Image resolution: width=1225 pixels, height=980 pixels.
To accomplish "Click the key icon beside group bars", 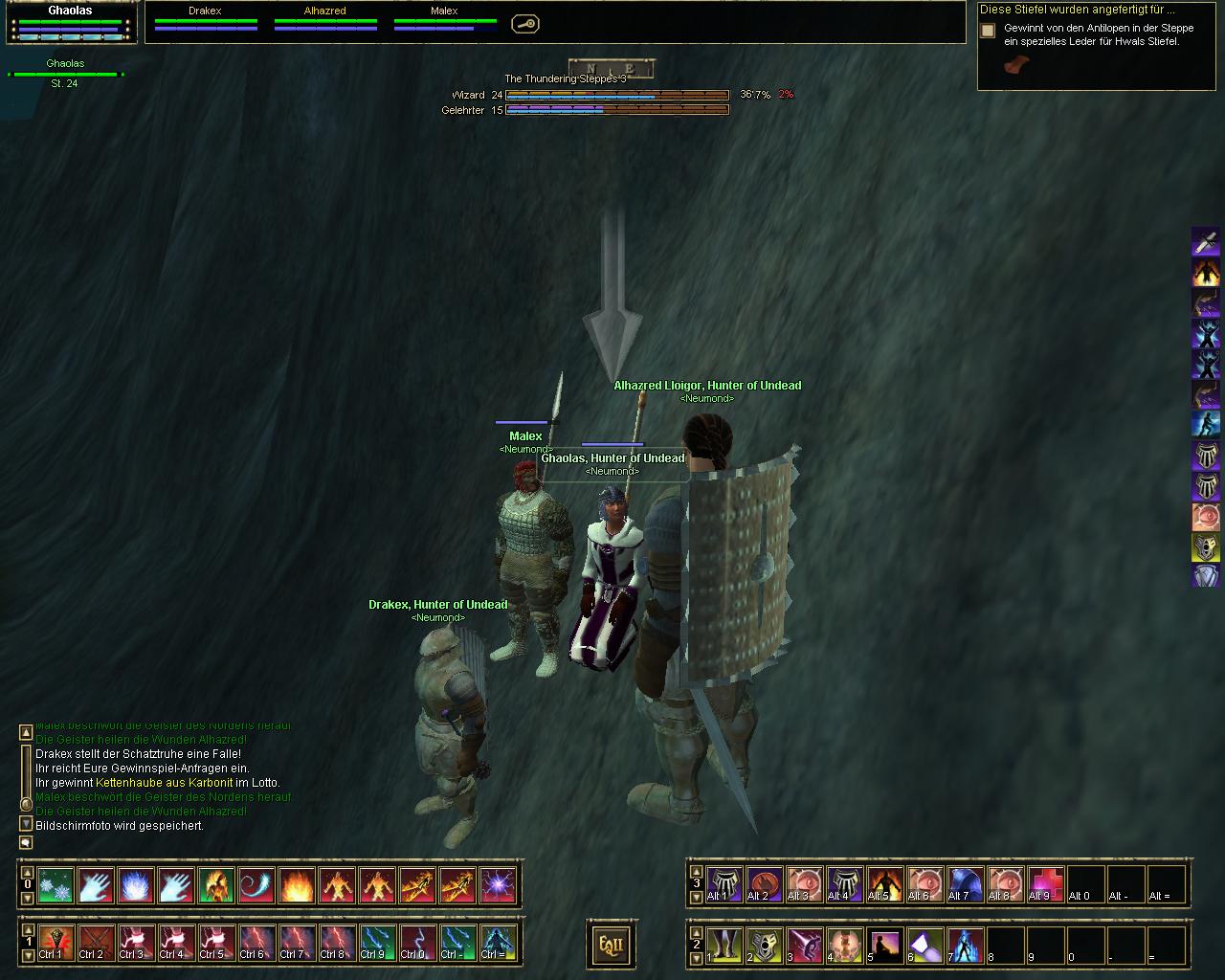I will pos(524,24).
